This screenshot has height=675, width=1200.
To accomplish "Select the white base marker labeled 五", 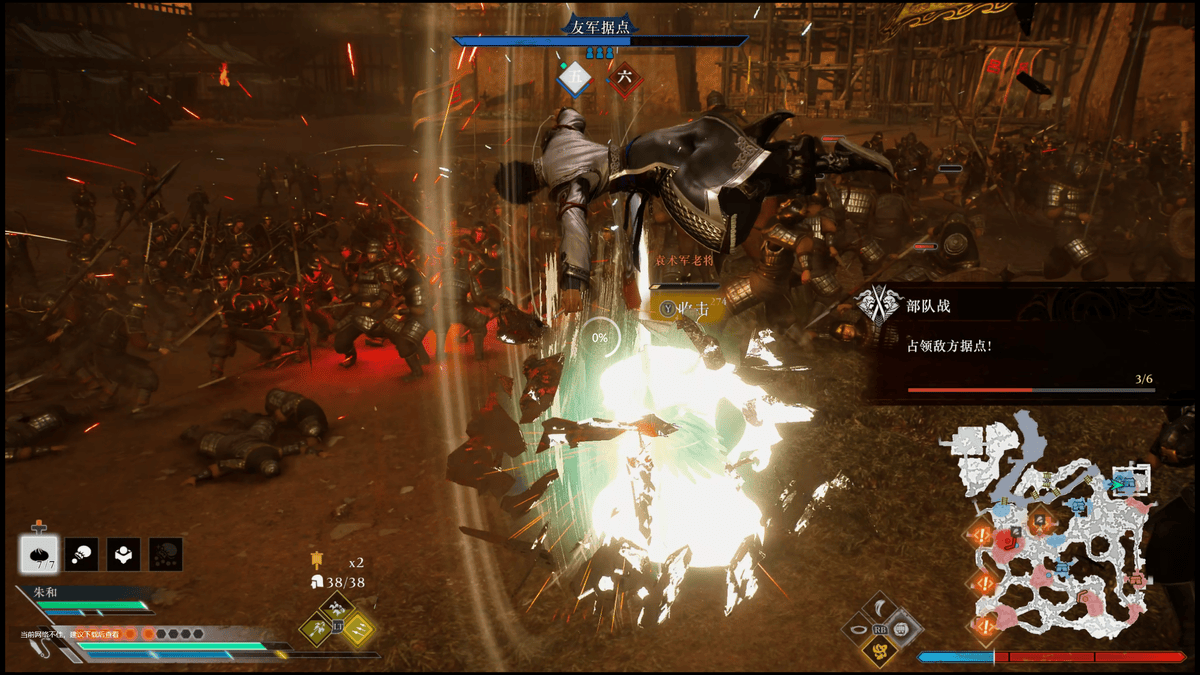I will tap(575, 78).
